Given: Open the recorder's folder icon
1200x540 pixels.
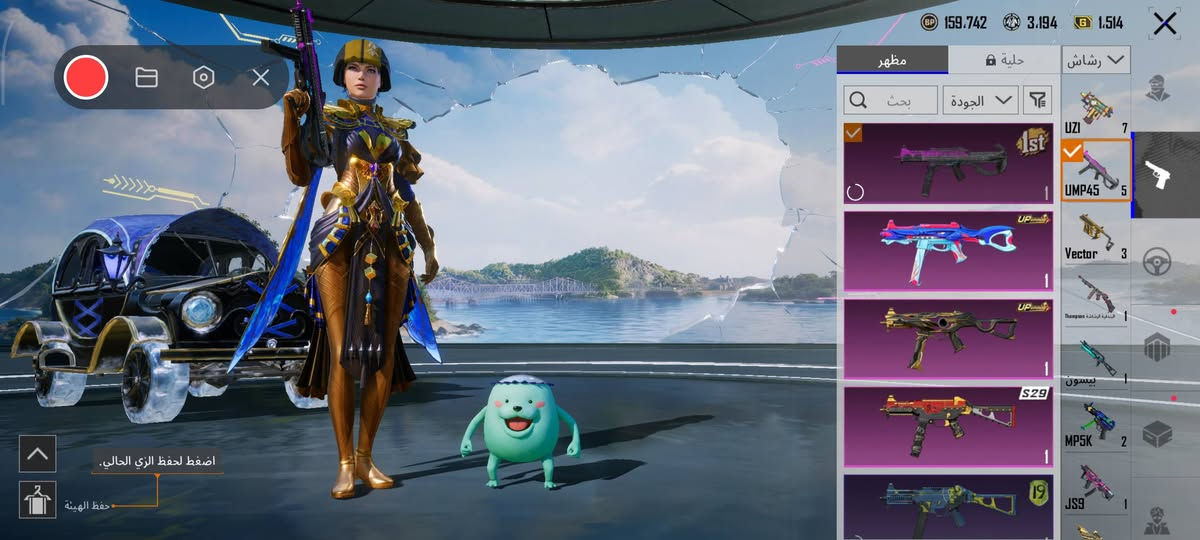Looking at the screenshot, I should 147,77.
